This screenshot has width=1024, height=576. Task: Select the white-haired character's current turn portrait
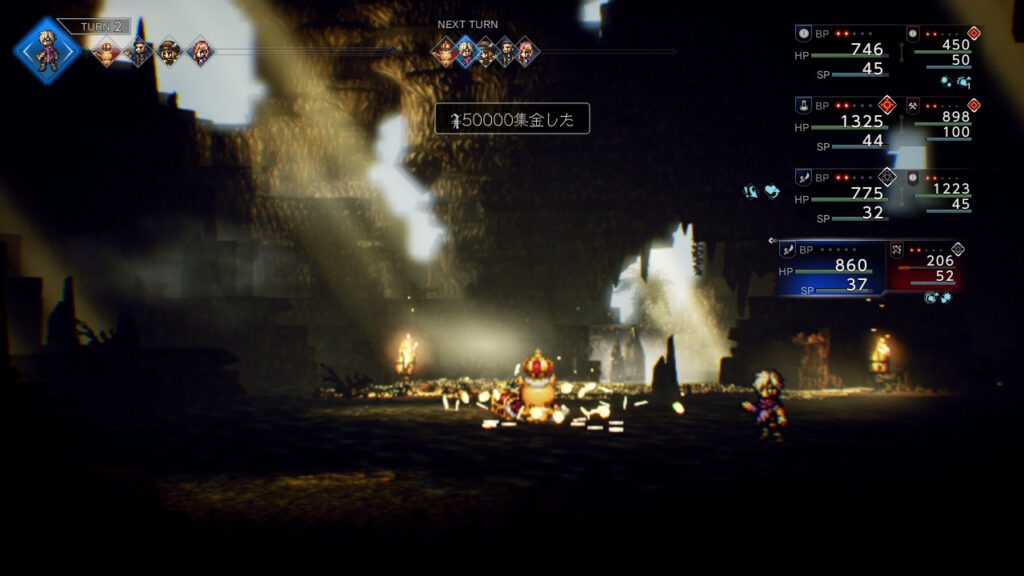click(46, 50)
